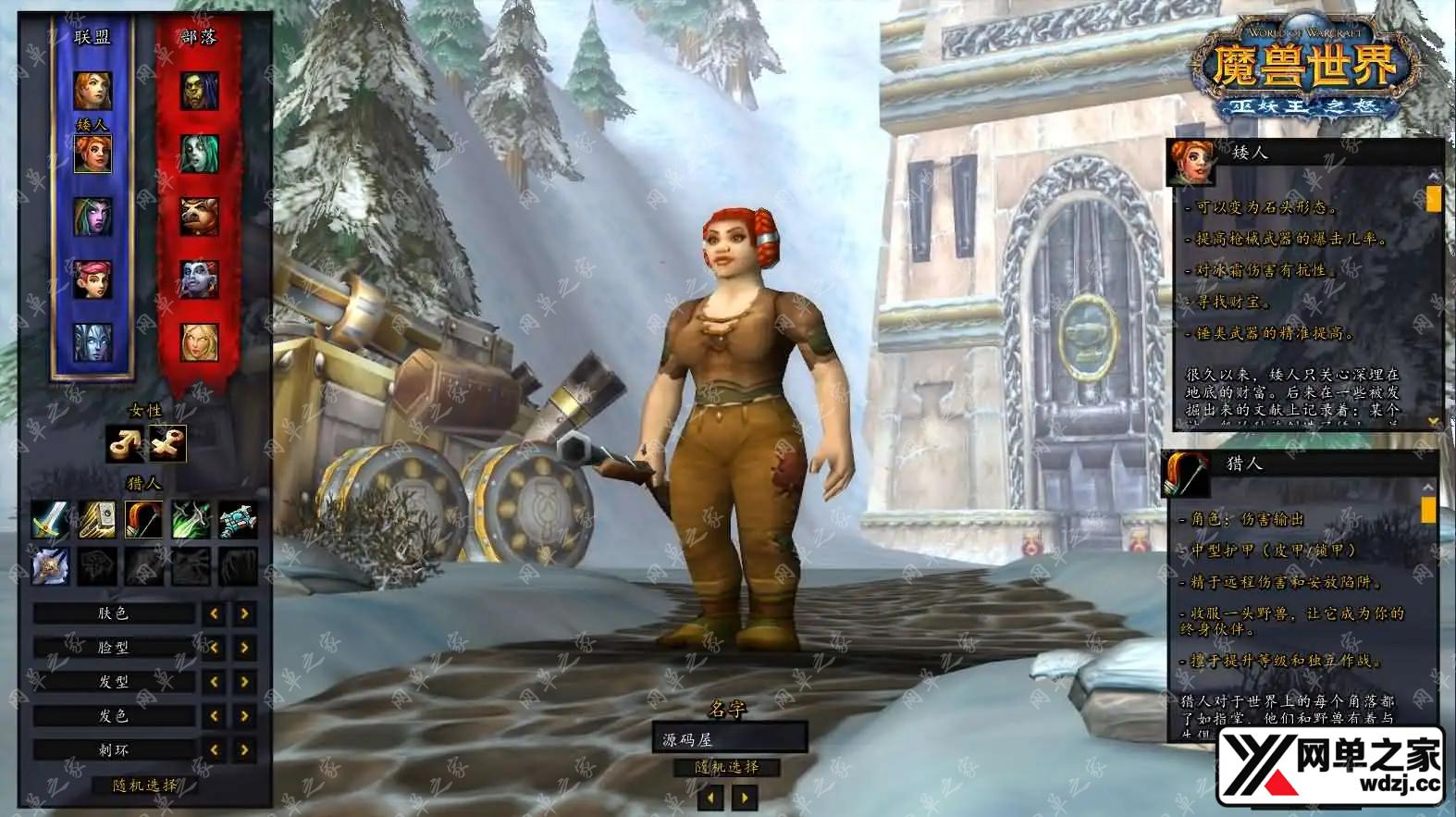1456x817 pixels.
Task: Choose the Orc race portrait
Action: coord(199,90)
